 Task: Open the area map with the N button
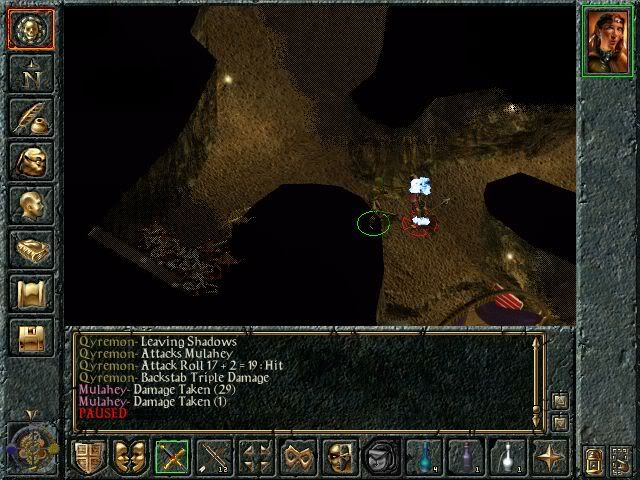point(30,73)
